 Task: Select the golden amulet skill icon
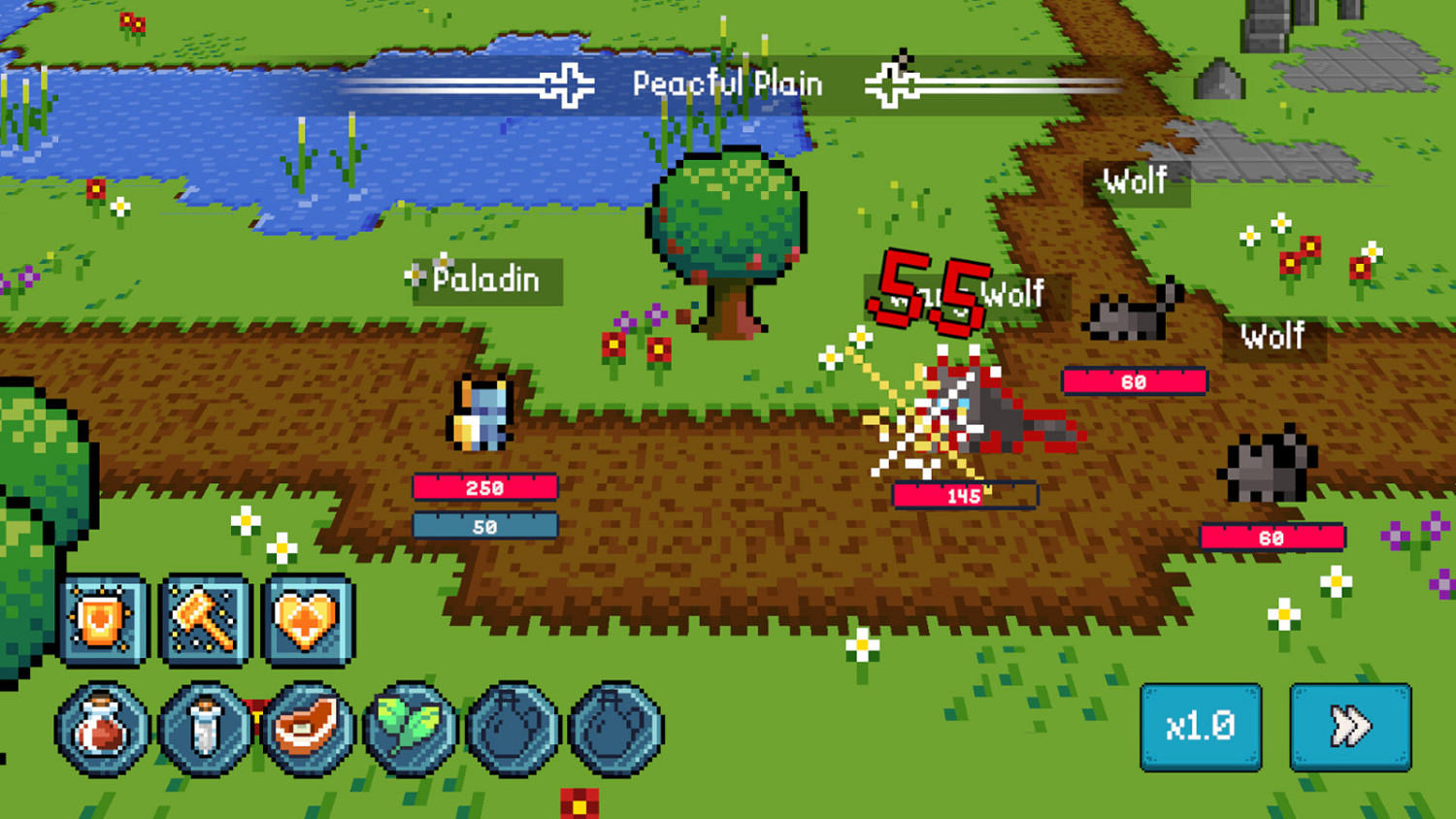(x=102, y=621)
